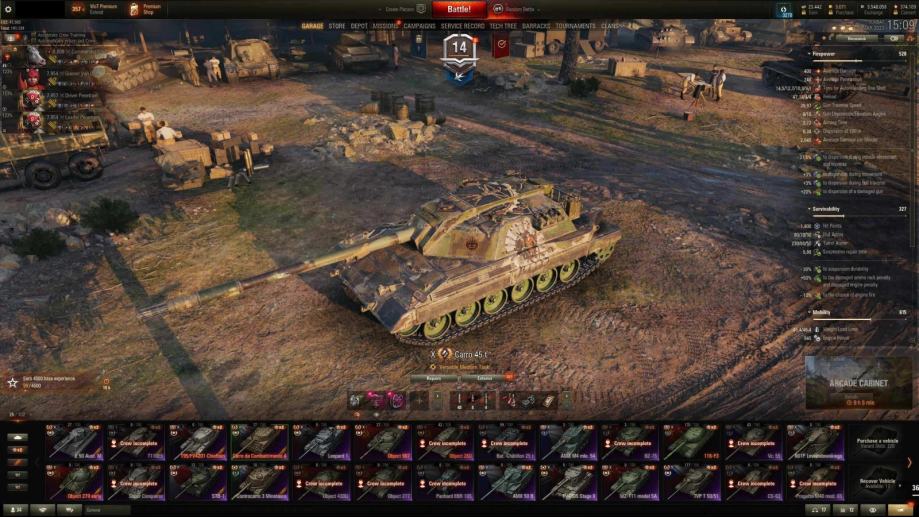
Task: Open the Repairs button under Carro 45 t
Action: (x=434, y=378)
